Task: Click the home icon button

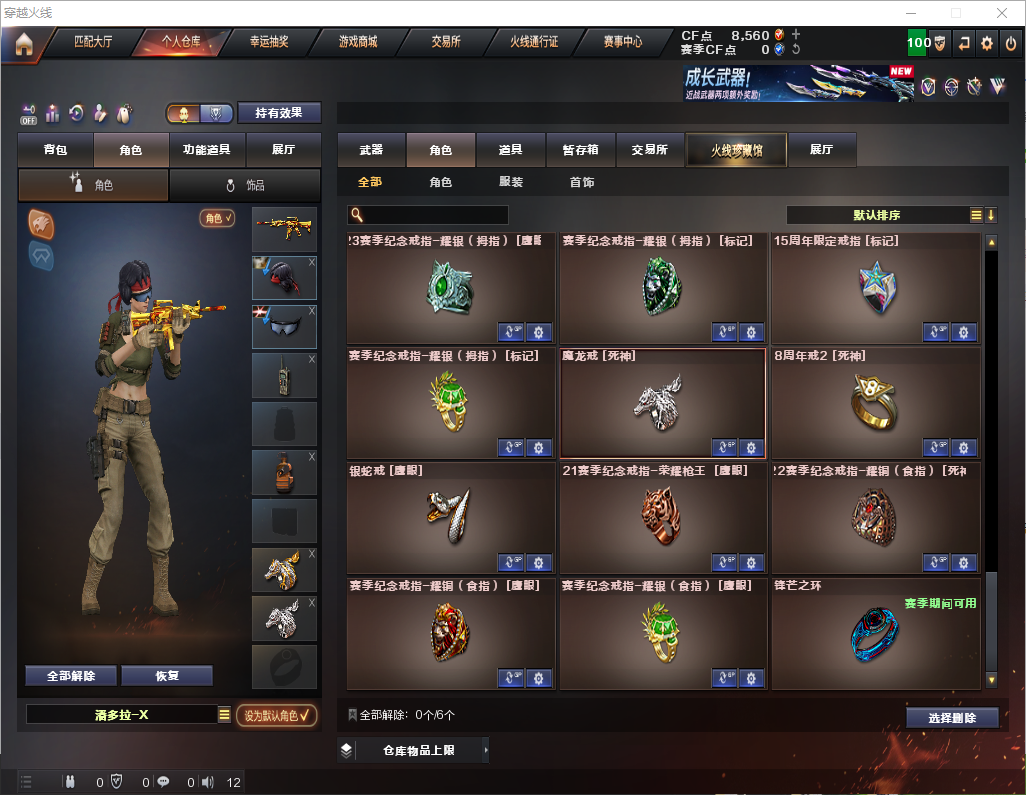Action: pyautogui.click(x=23, y=44)
